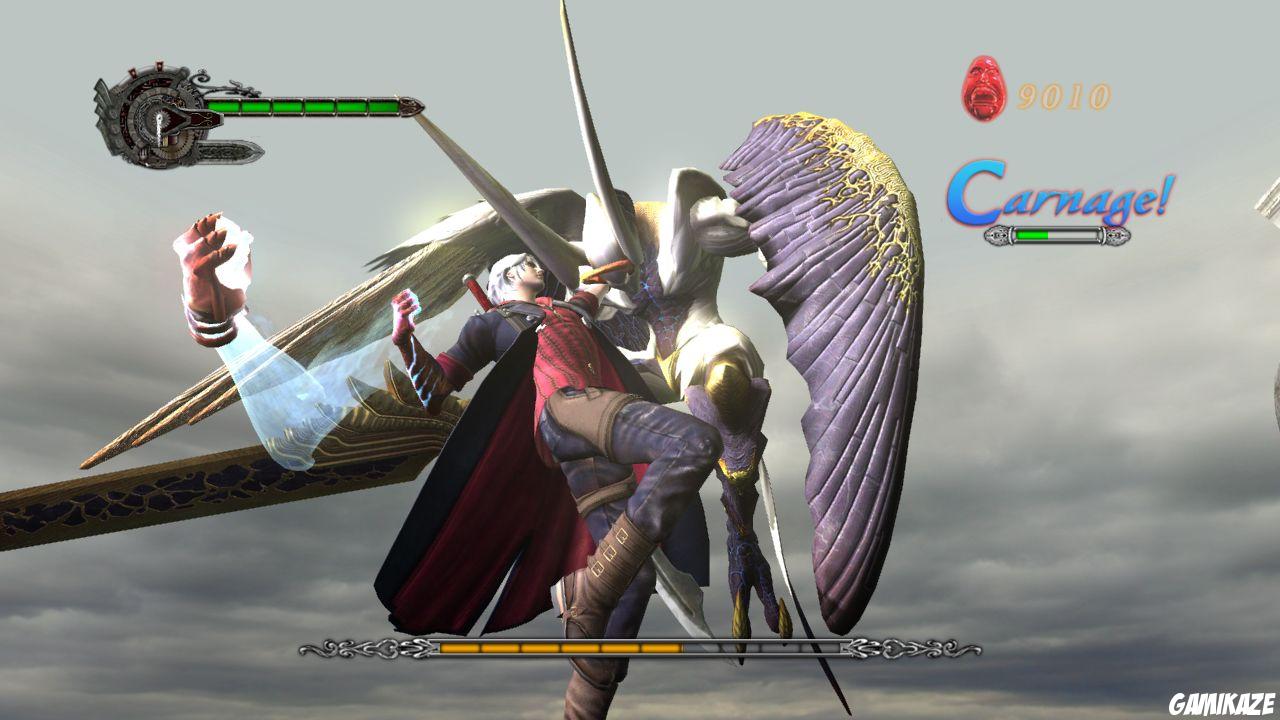Select the Carnage! style rank text
Image resolution: width=1280 pixels, height=720 pixels.
click(x=1060, y=196)
